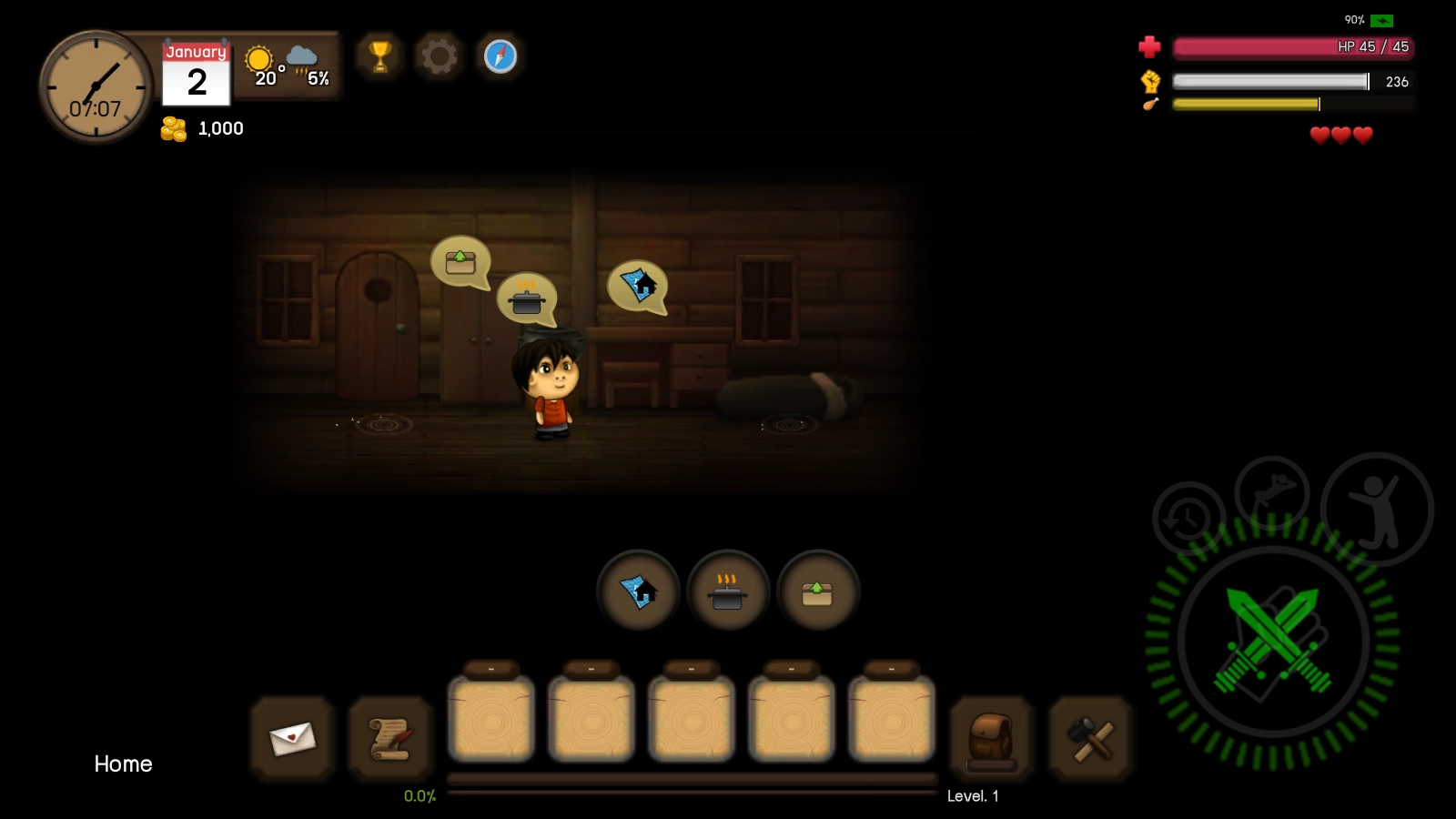Select the round house blueprint button

pyautogui.click(x=638, y=591)
